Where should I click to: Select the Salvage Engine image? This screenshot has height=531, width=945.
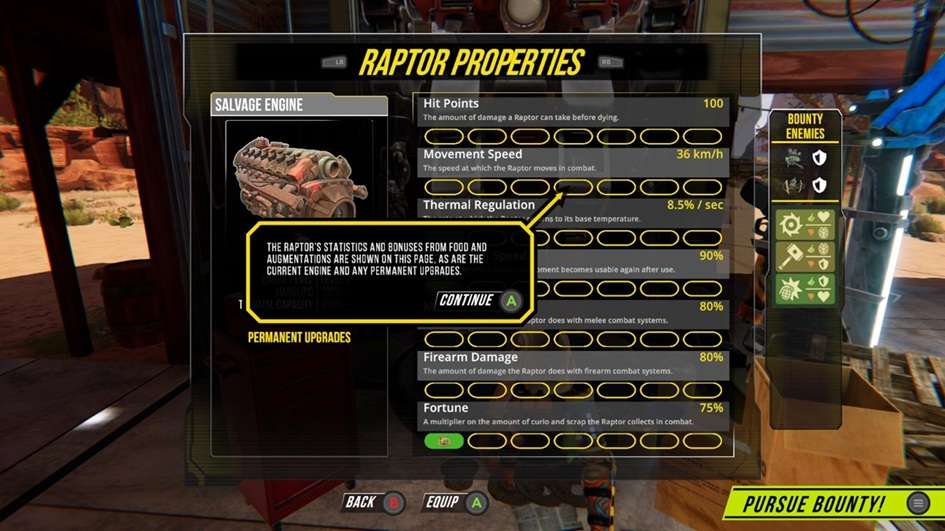(294, 177)
